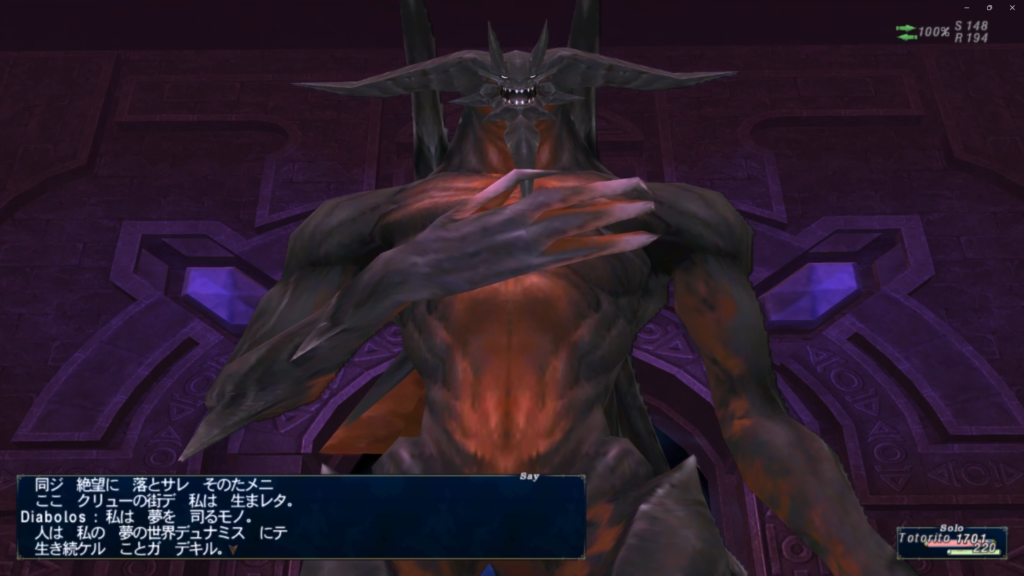Restore down the game window

(988, 8)
